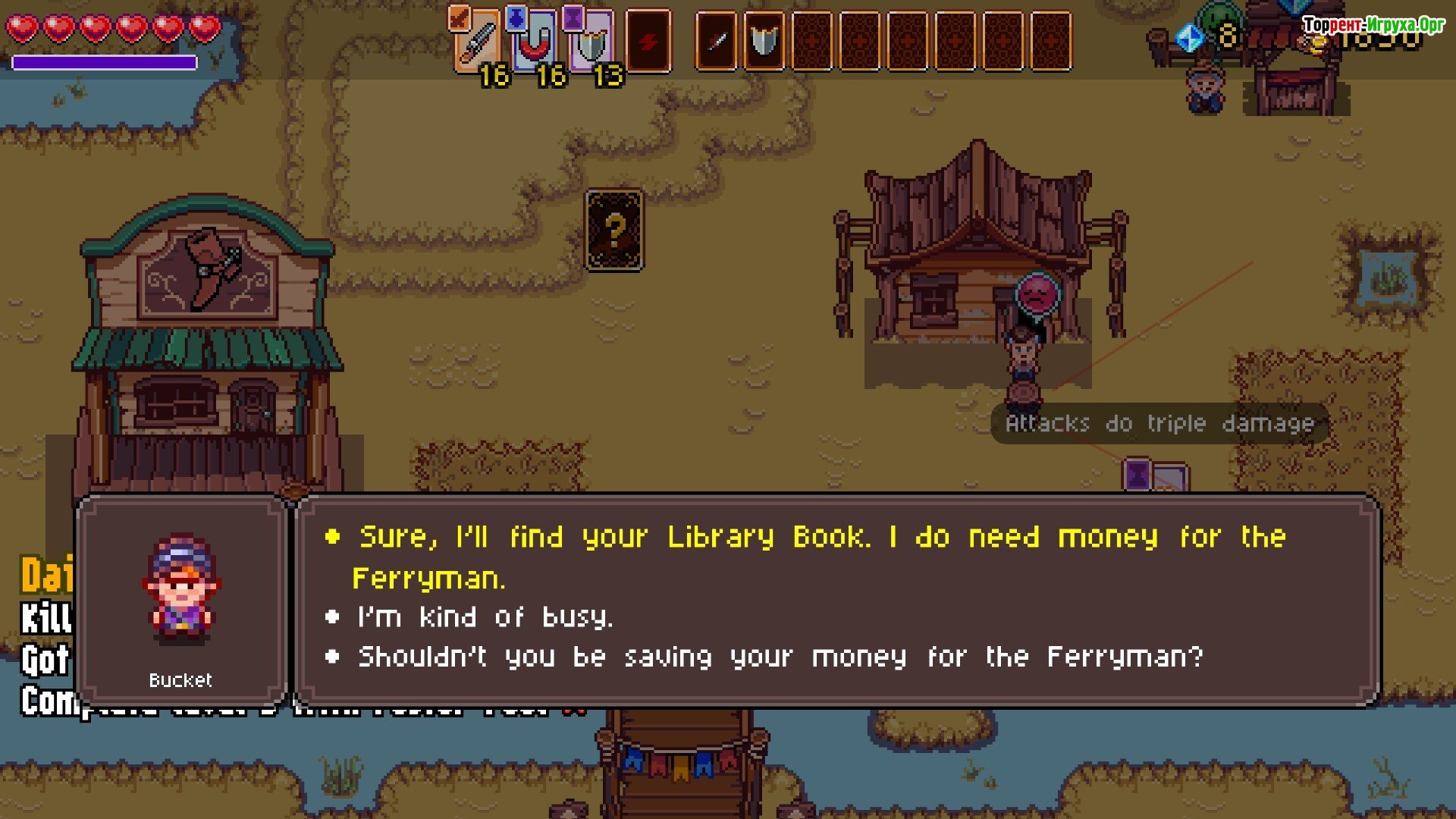Click the mystery question mark card
This screenshot has height=819, width=1456.
click(614, 231)
